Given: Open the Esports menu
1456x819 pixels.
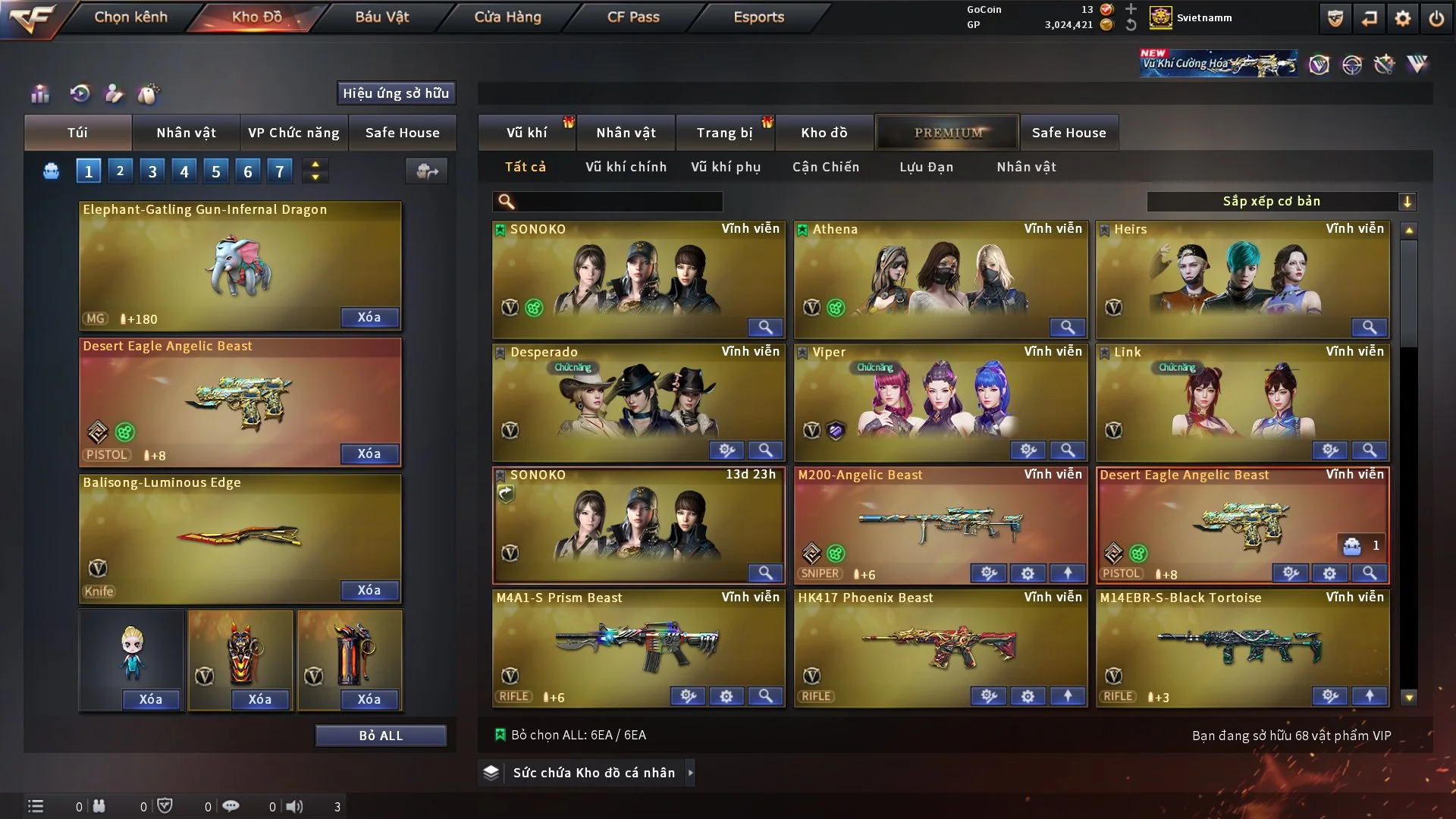Looking at the screenshot, I should [758, 17].
